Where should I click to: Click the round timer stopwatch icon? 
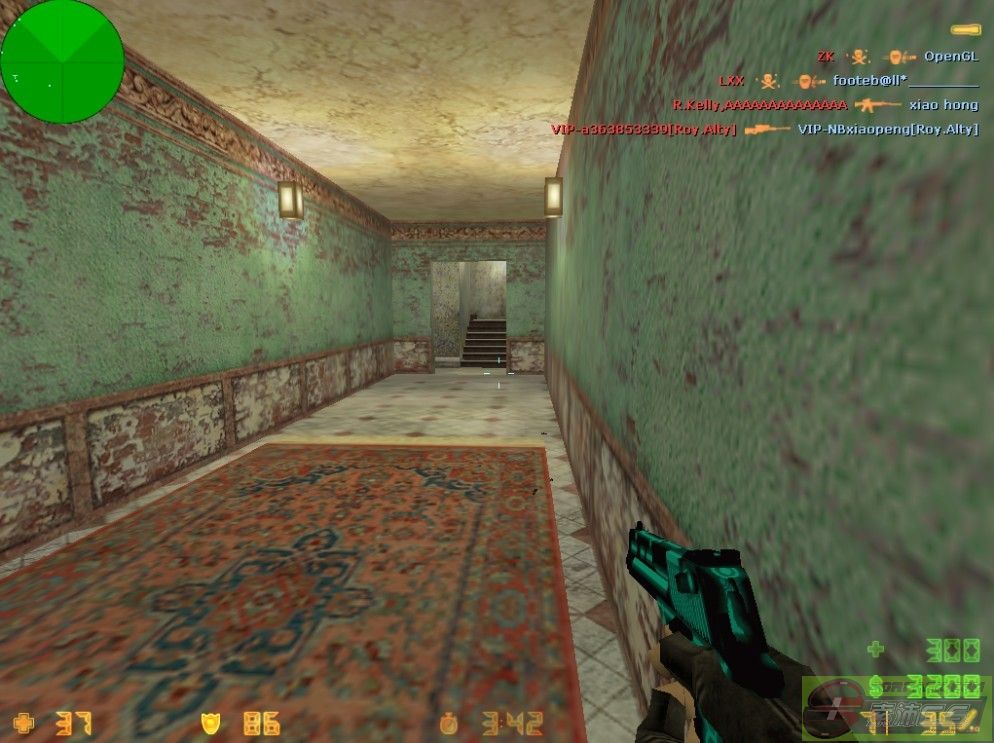pos(450,722)
